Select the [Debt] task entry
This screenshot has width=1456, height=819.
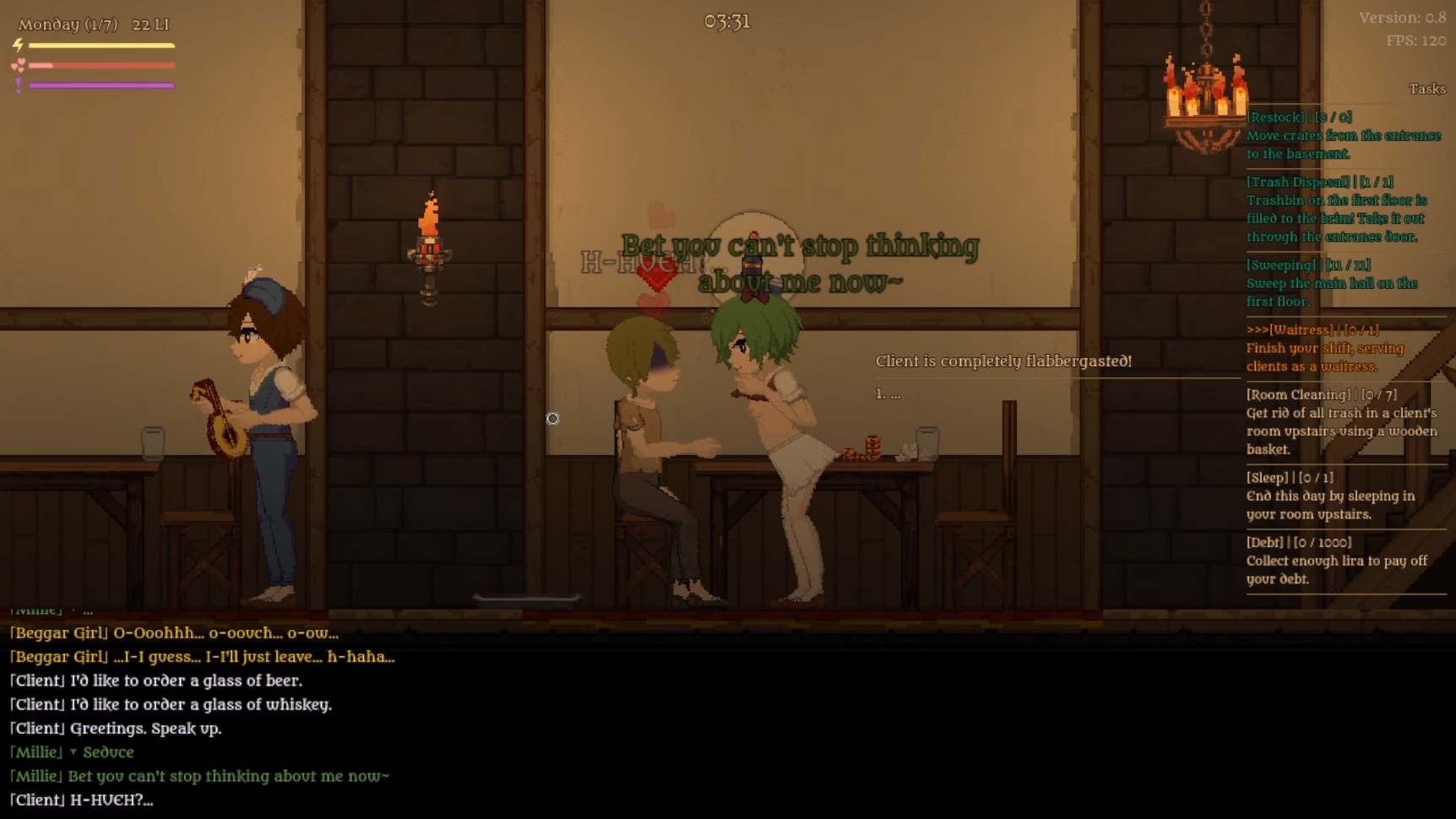coord(1299,542)
